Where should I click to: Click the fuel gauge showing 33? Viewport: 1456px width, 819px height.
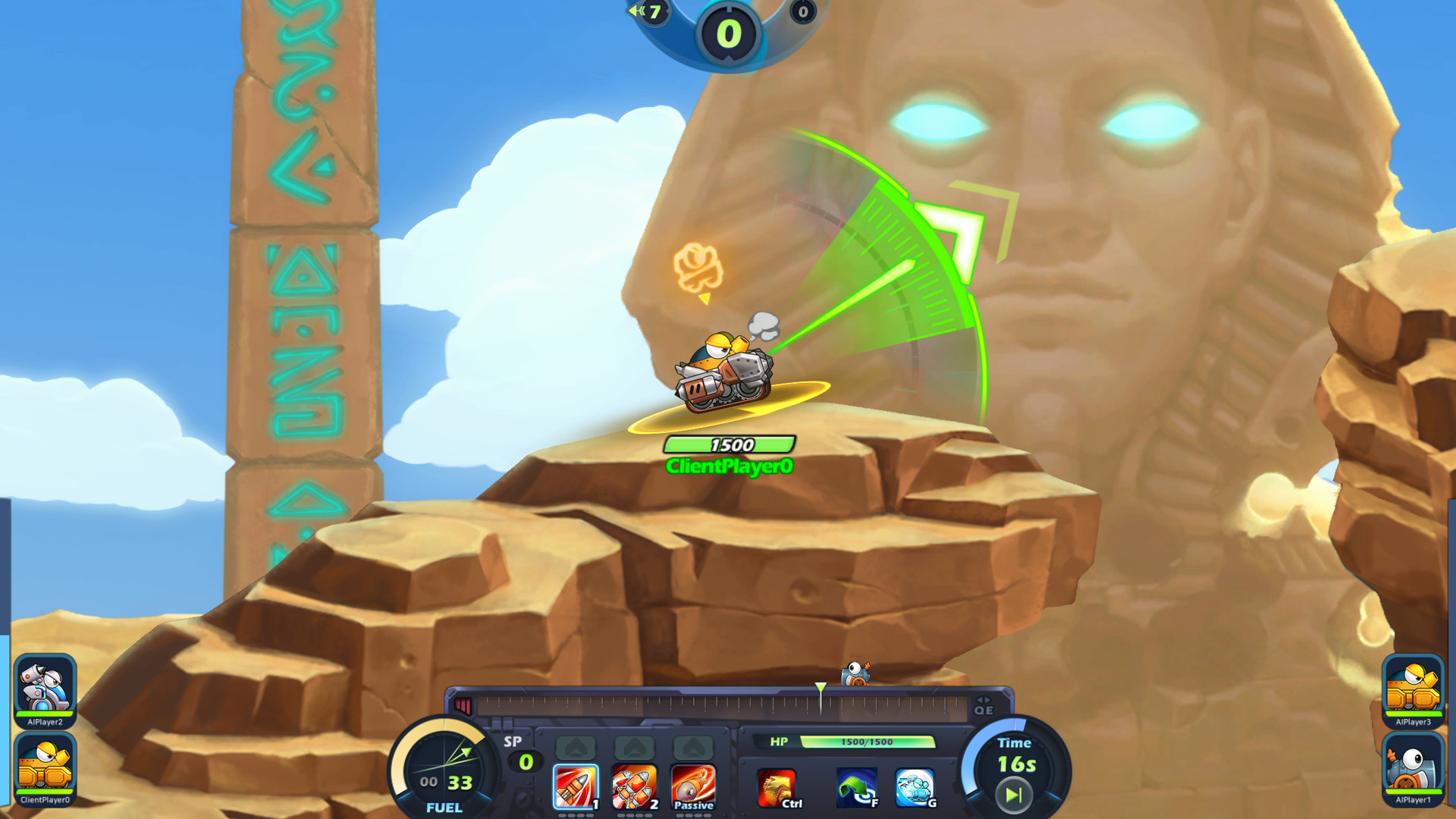(444, 766)
